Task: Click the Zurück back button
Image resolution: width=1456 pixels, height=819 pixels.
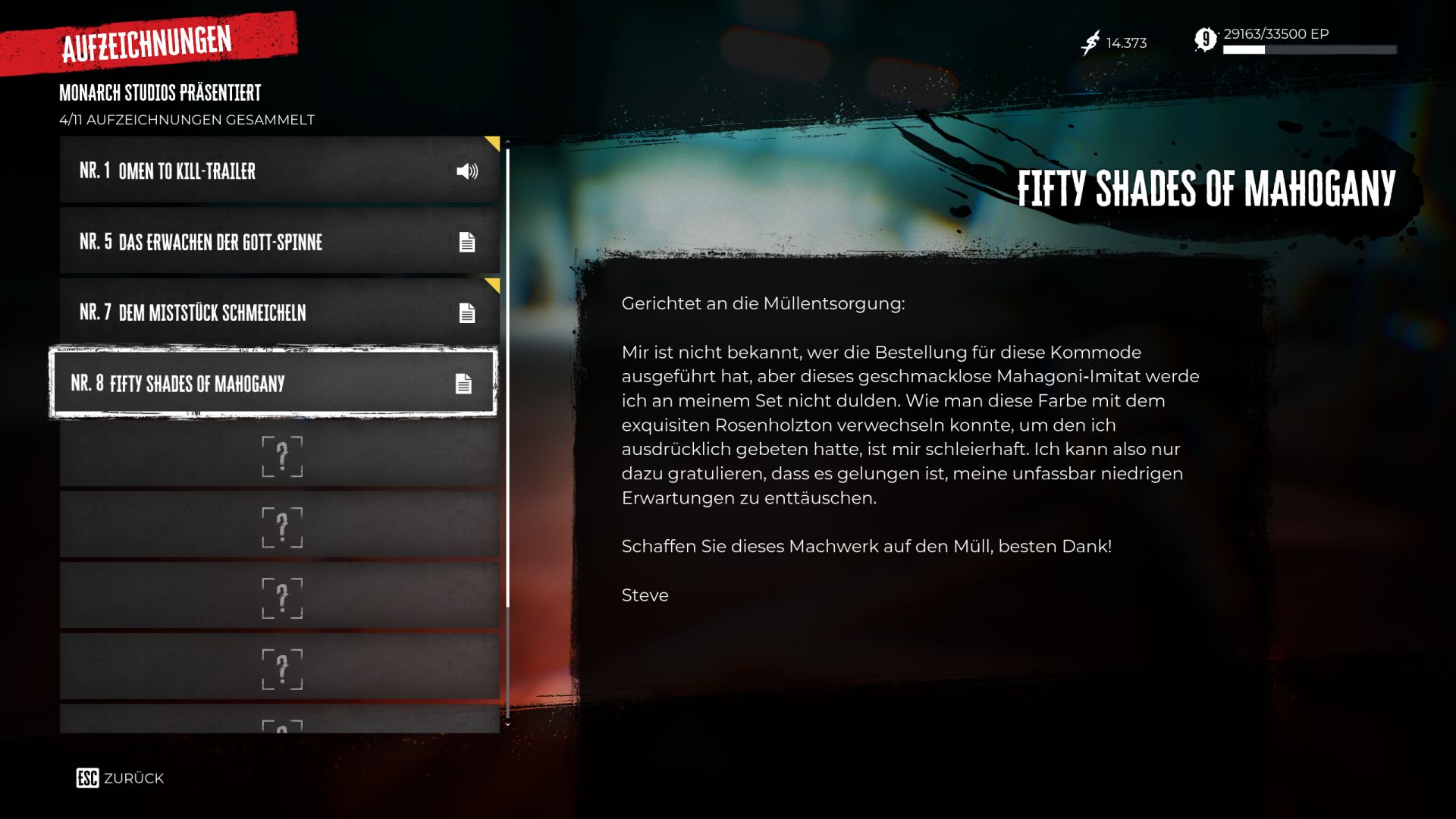Action: coord(120,778)
